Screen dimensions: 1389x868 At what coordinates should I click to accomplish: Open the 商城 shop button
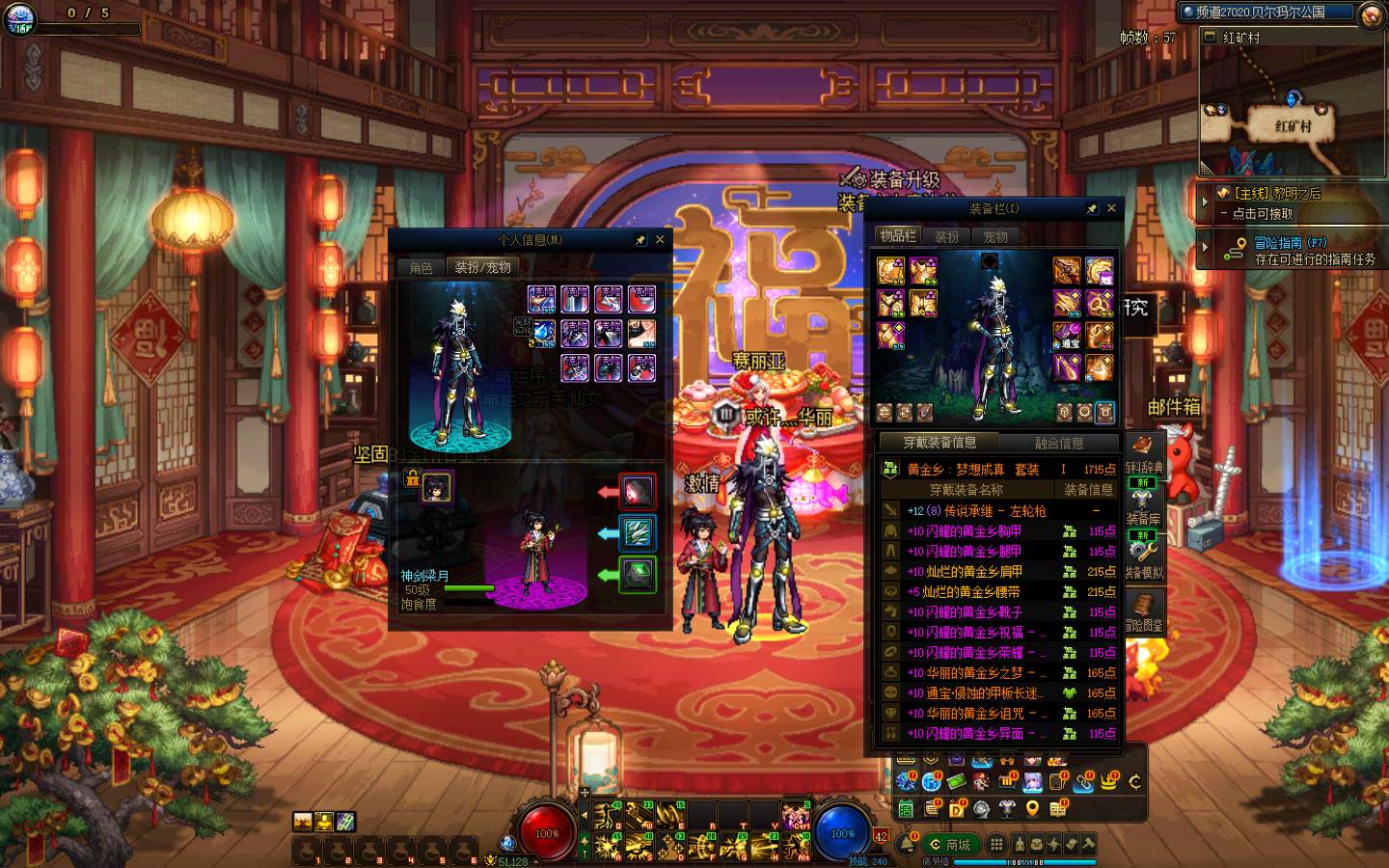[949, 844]
